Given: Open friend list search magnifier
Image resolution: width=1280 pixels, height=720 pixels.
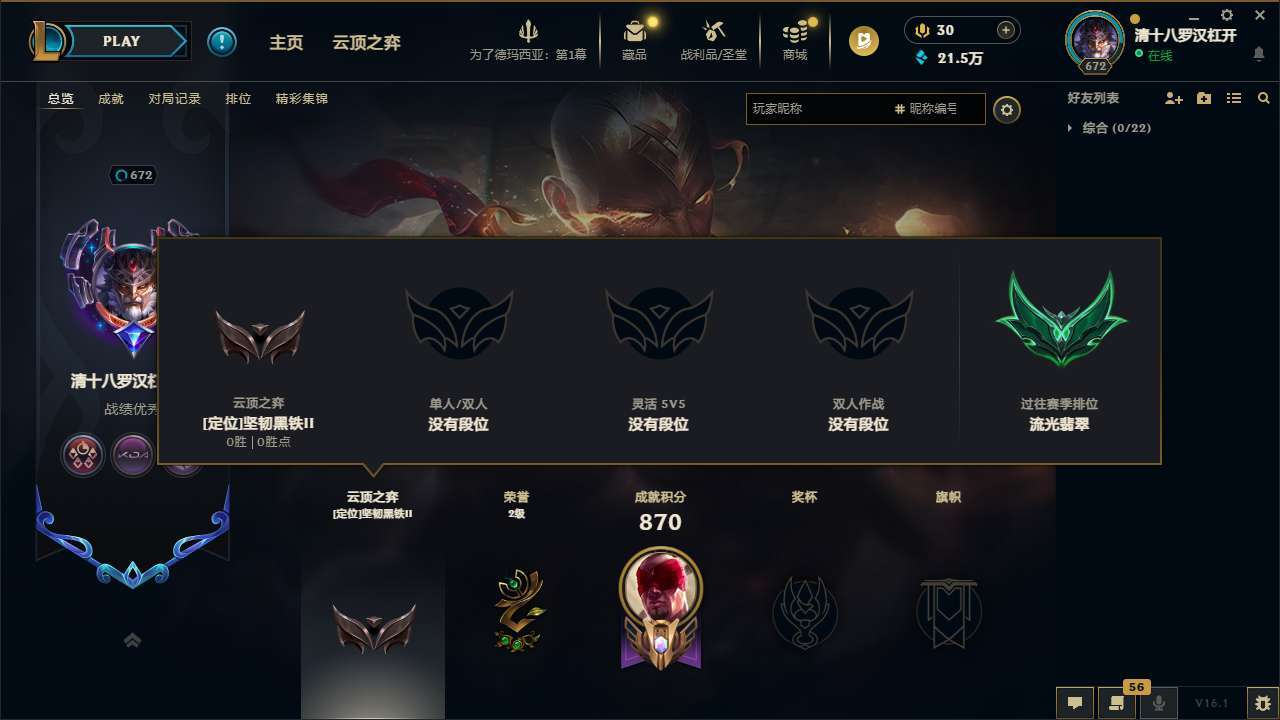Looking at the screenshot, I should 1264,98.
